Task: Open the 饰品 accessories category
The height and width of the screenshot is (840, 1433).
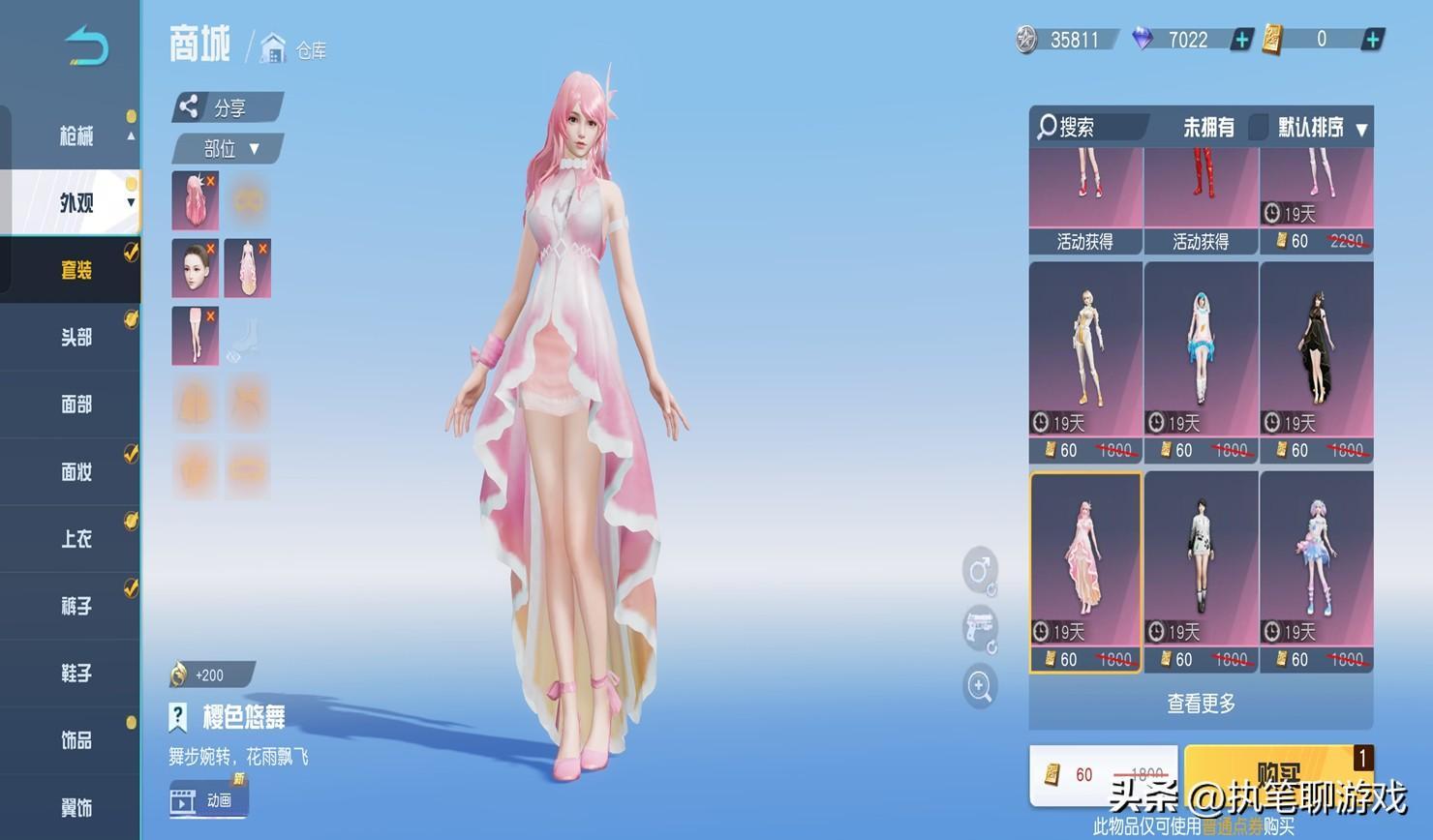Action: [76, 740]
